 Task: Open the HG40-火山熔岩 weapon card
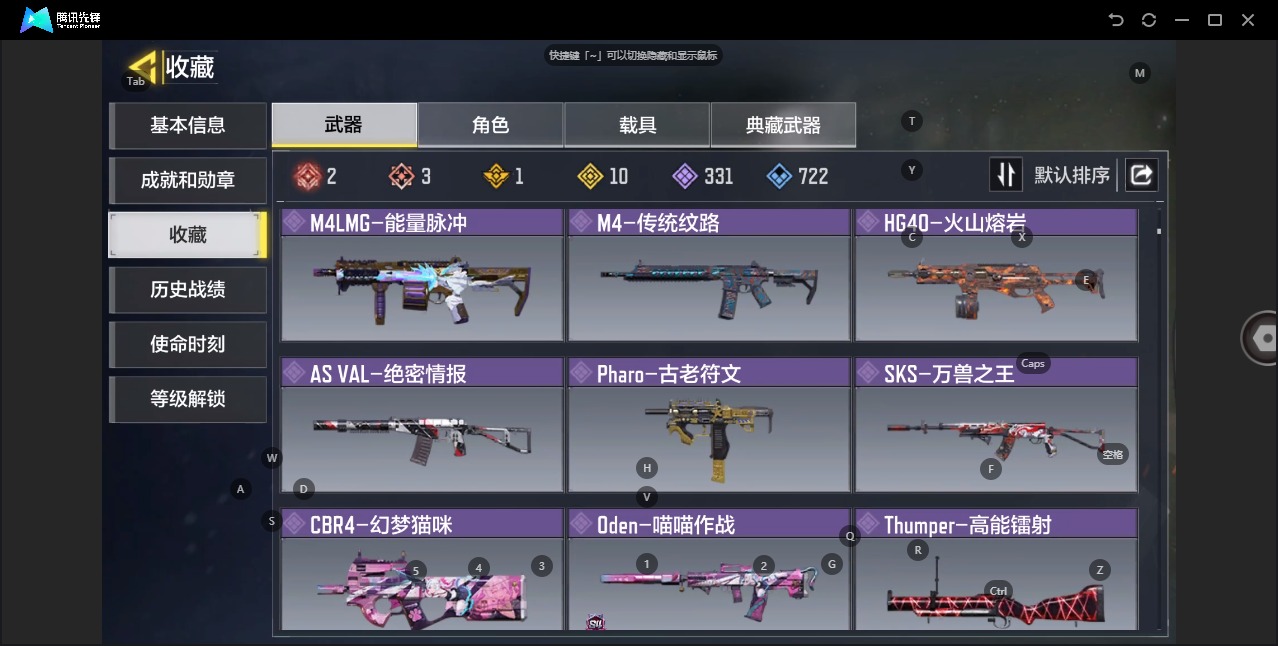pyautogui.click(x=996, y=276)
